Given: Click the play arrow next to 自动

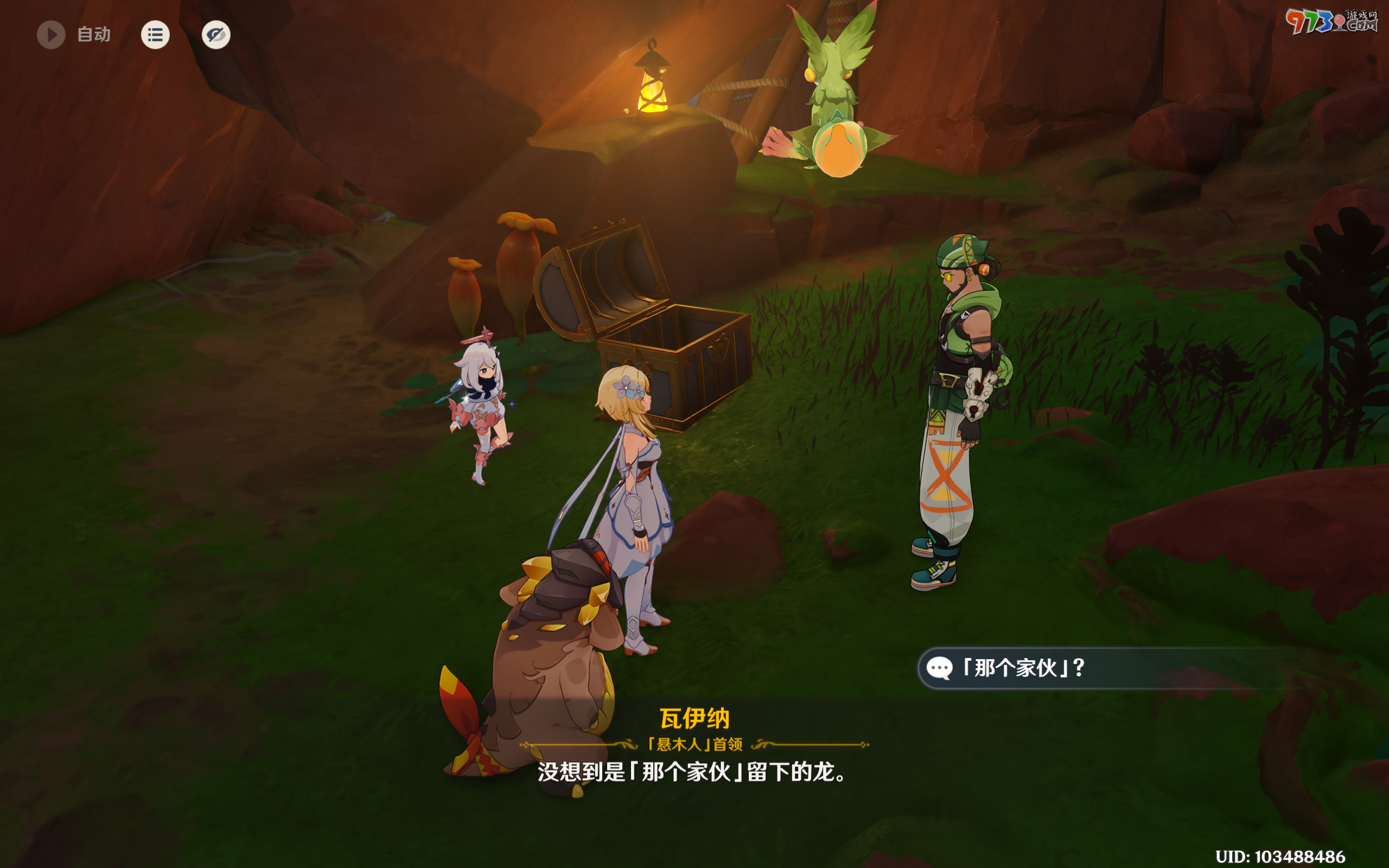Looking at the screenshot, I should [x=51, y=34].
